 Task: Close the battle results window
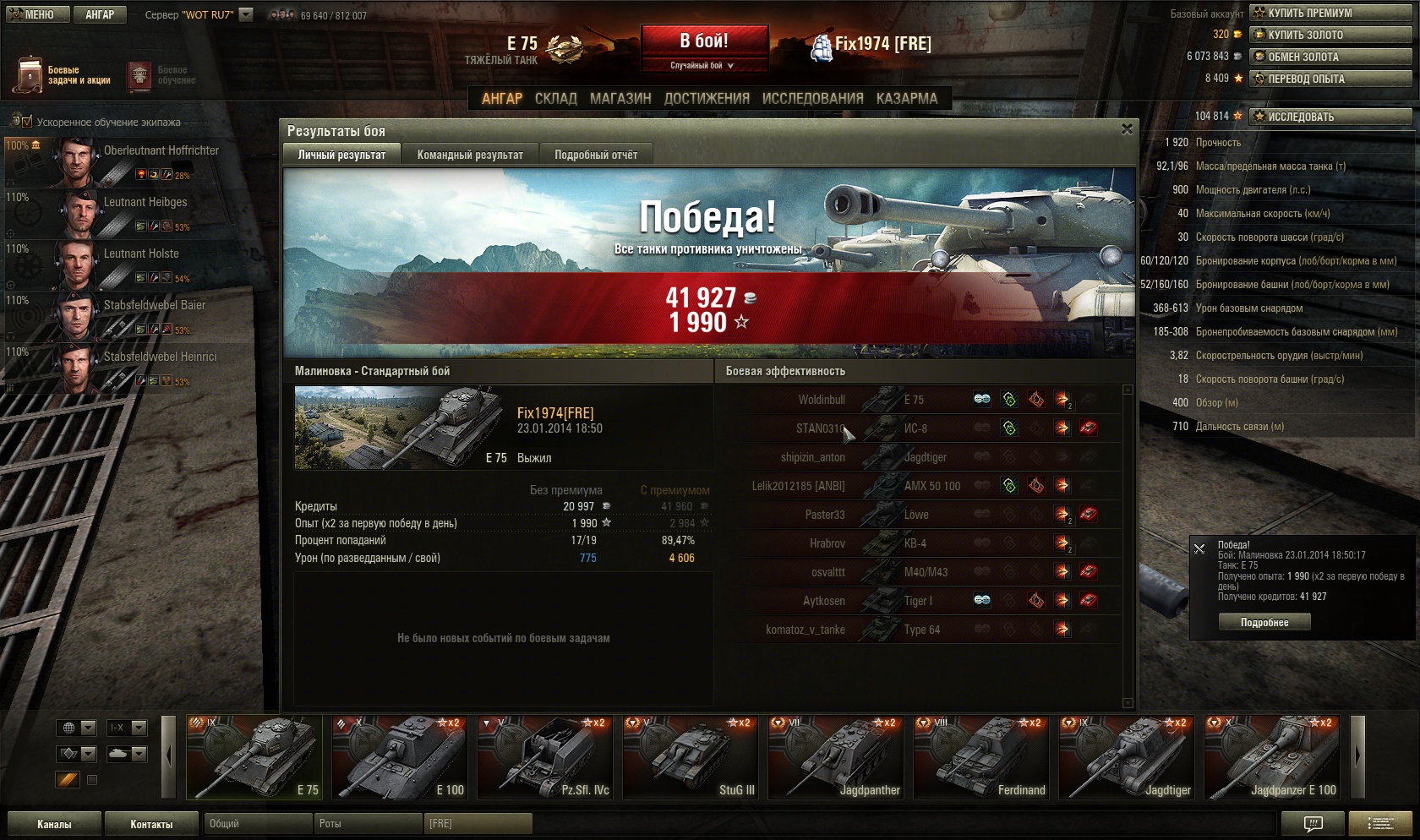tap(1127, 129)
